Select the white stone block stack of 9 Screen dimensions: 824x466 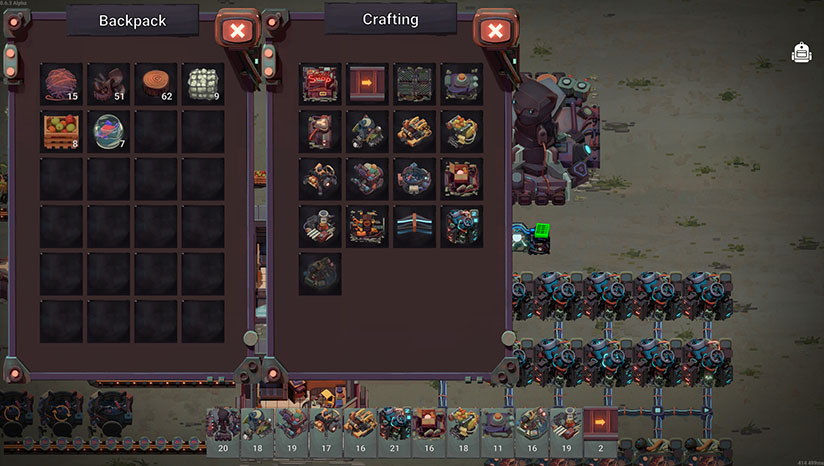(x=203, y=84)
